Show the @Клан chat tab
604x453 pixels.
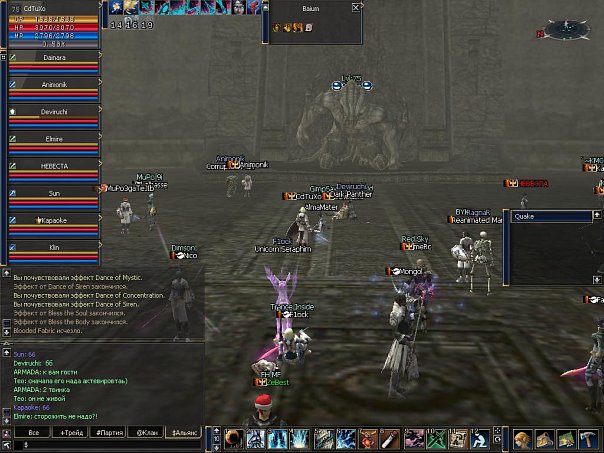[x=146, y=432]
